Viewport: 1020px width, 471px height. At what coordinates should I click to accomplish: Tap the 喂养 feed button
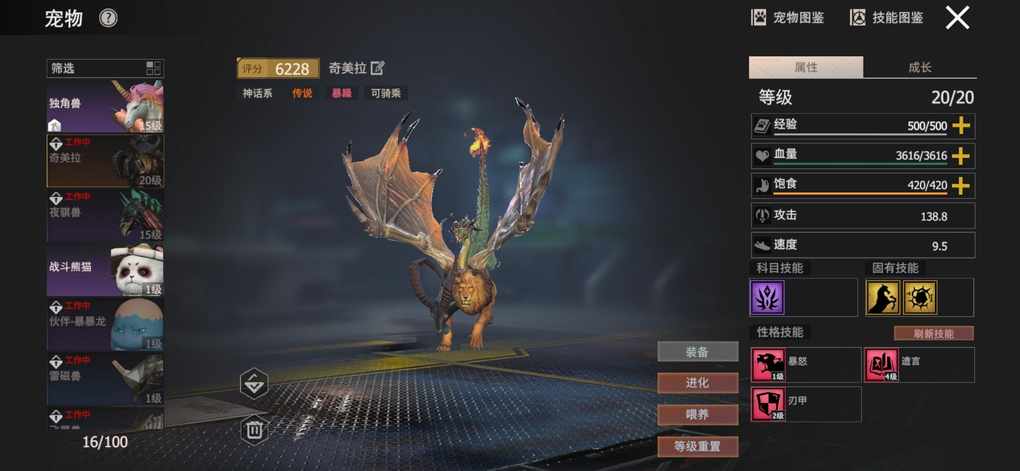(697, 414)
